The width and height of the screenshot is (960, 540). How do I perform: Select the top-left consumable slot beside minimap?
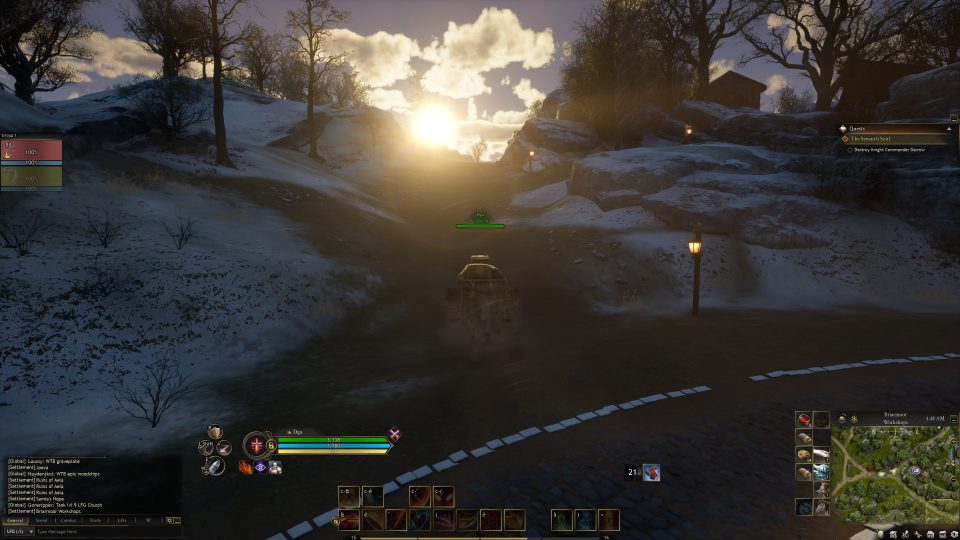tap(803, 419)
